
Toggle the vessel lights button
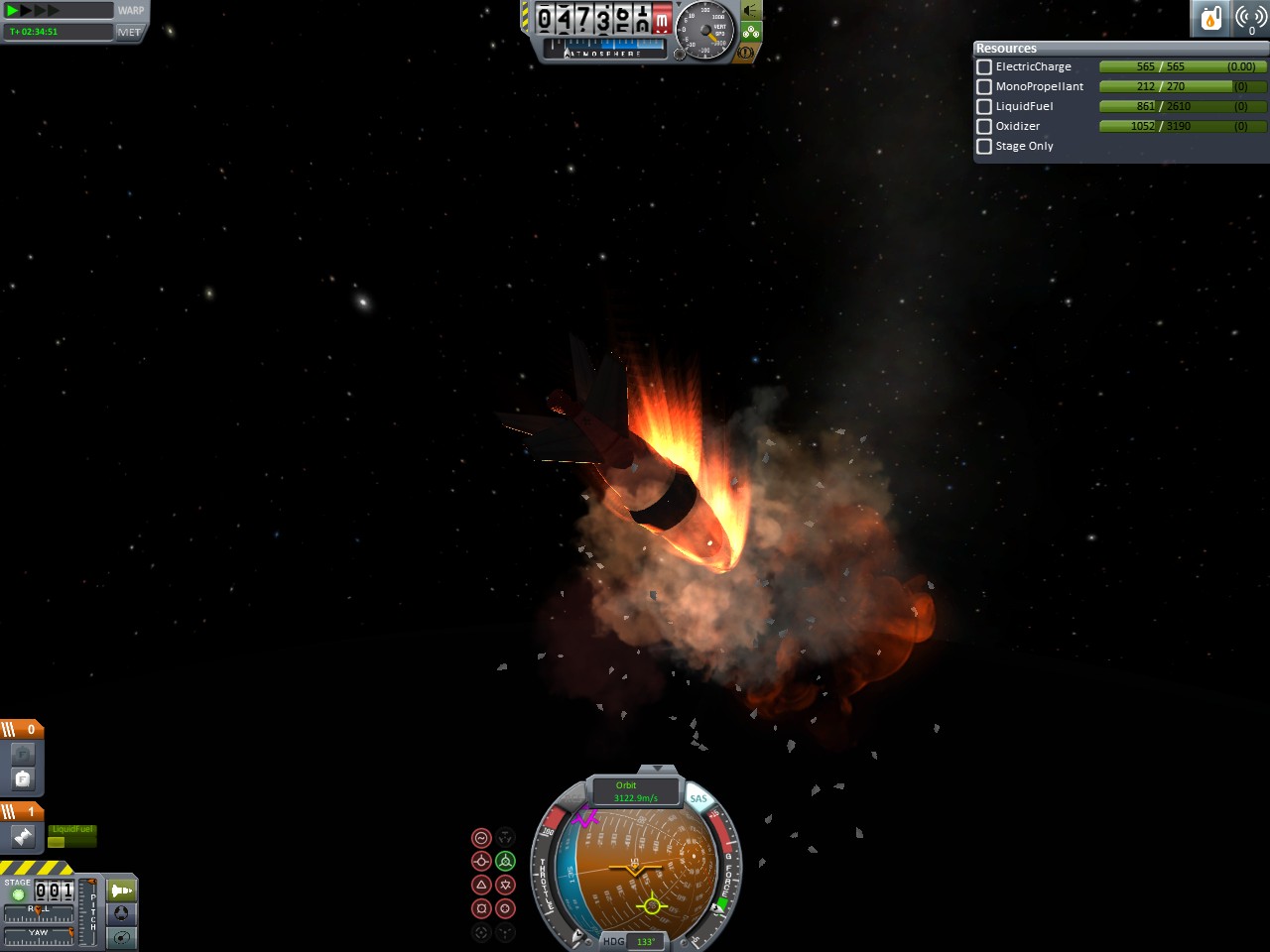pyautogui.click(x=751, y=12)
